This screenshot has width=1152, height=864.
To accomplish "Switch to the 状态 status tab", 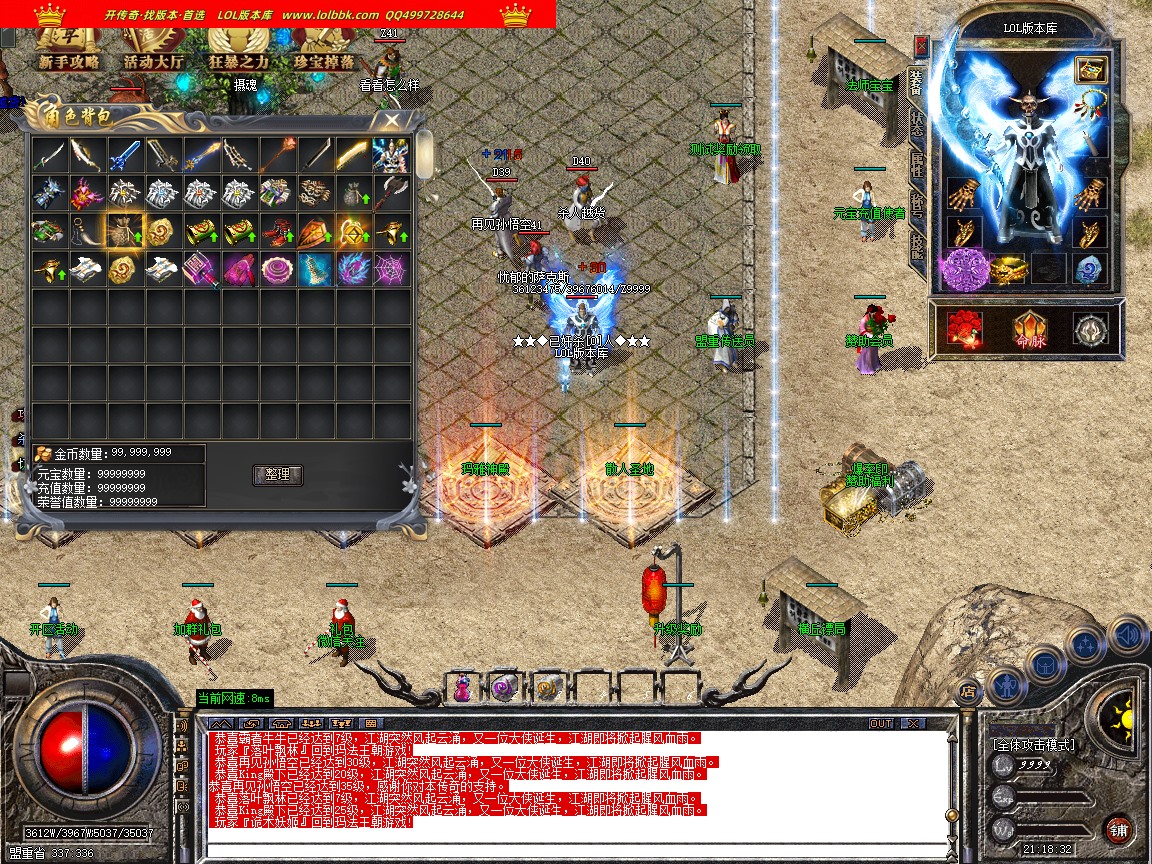I will pyautogui.click(x=916, y=123).
